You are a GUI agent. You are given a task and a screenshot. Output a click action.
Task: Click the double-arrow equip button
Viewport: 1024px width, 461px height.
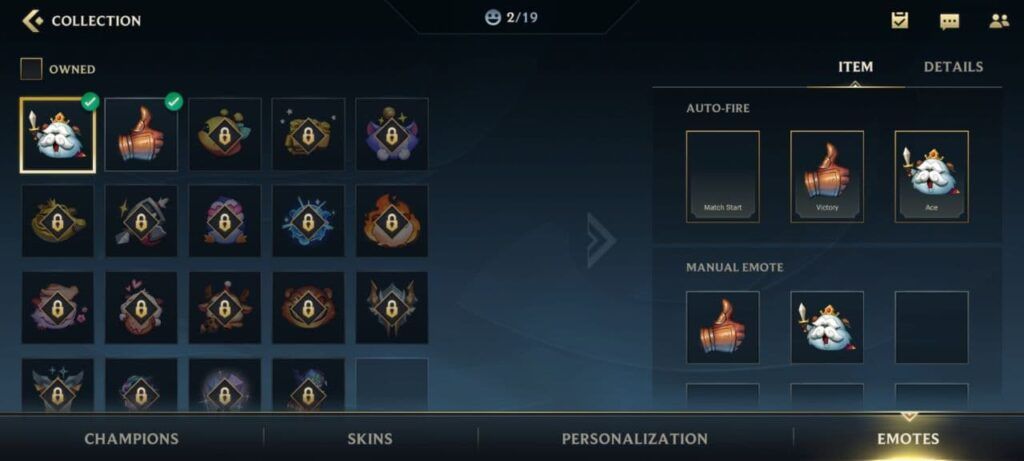pos(600,240)
